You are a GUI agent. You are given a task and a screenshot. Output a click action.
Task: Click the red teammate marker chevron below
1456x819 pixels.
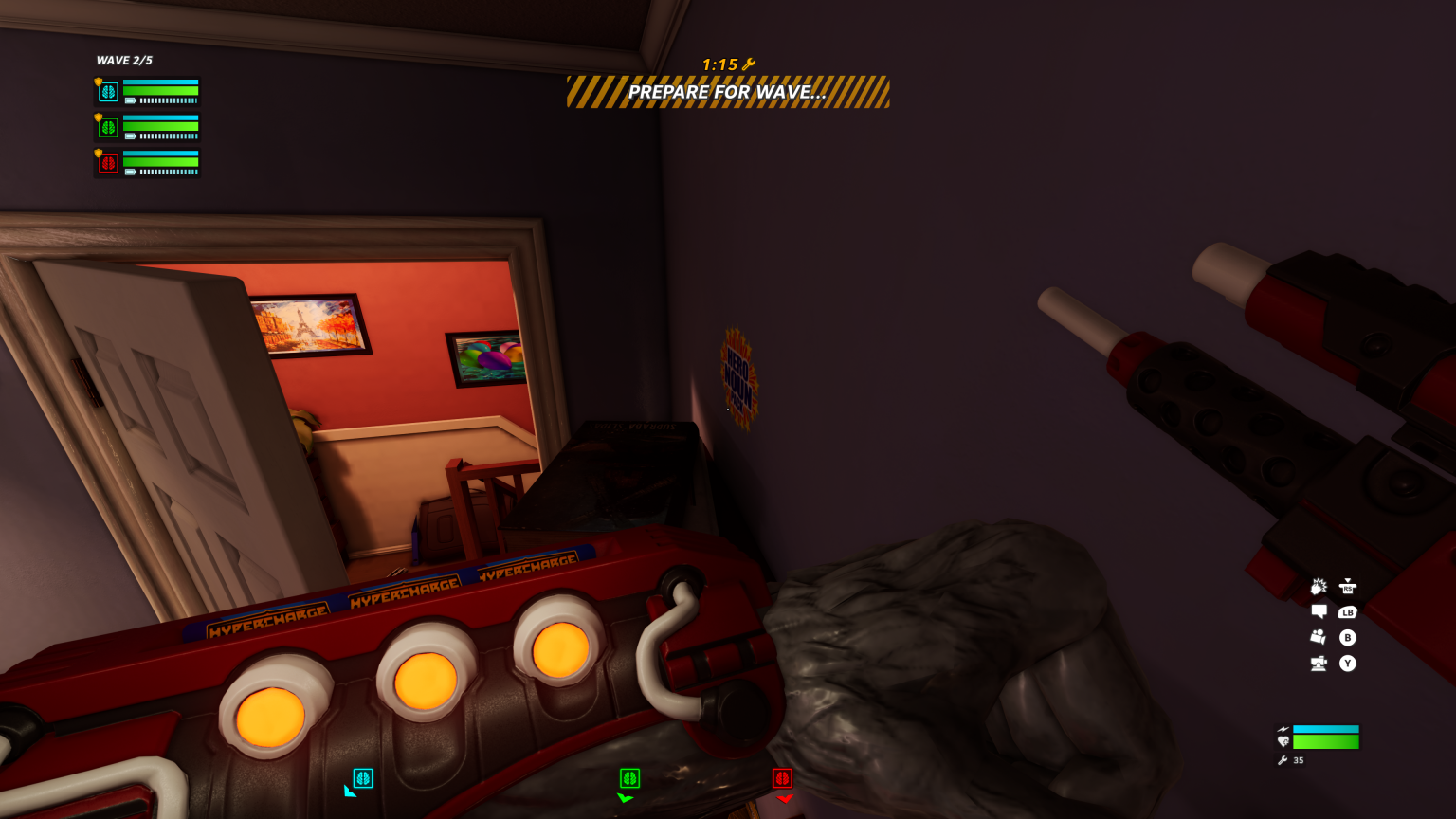point(784,799)
